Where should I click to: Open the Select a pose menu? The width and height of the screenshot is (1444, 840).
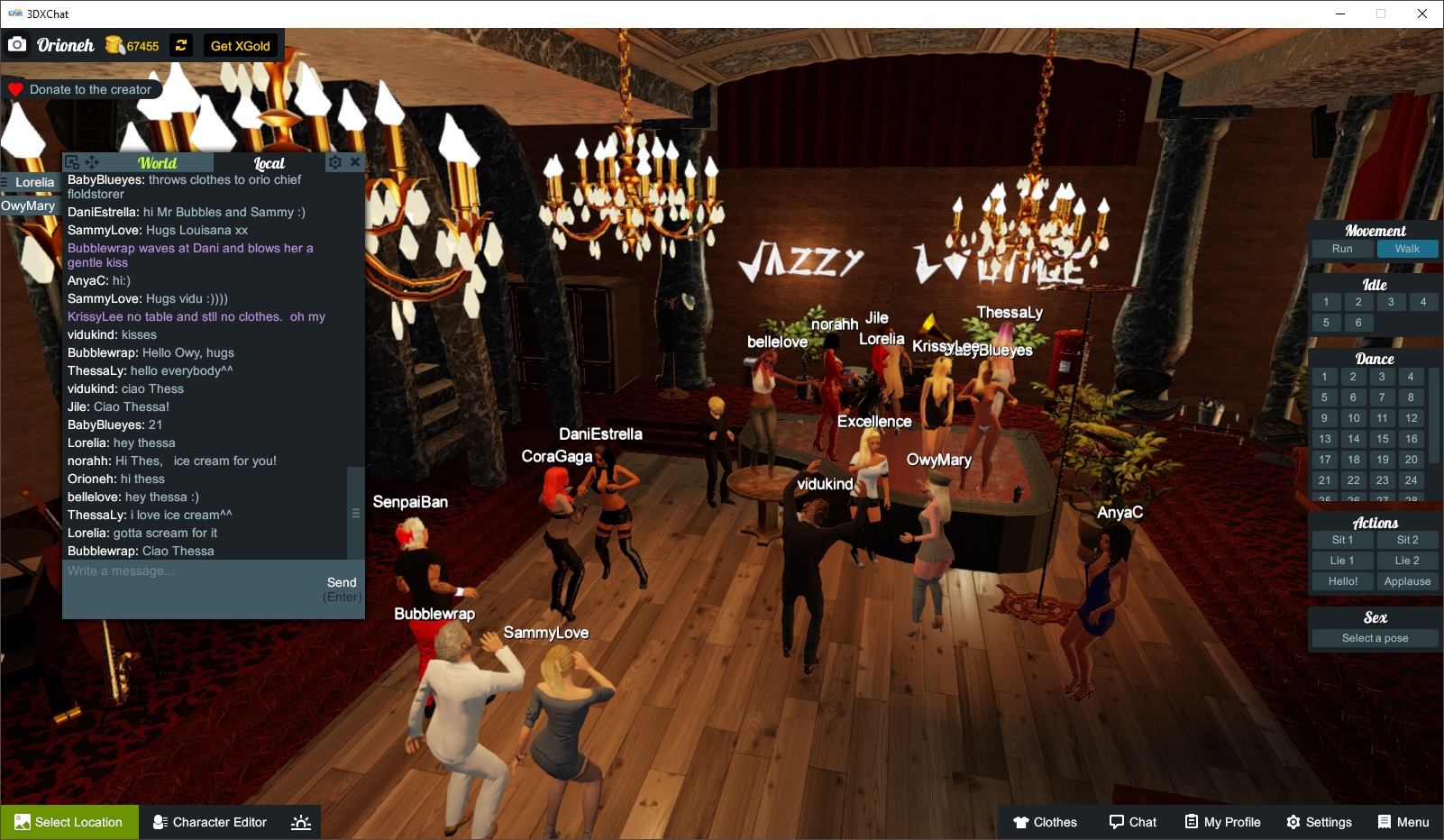[1374, 637]
